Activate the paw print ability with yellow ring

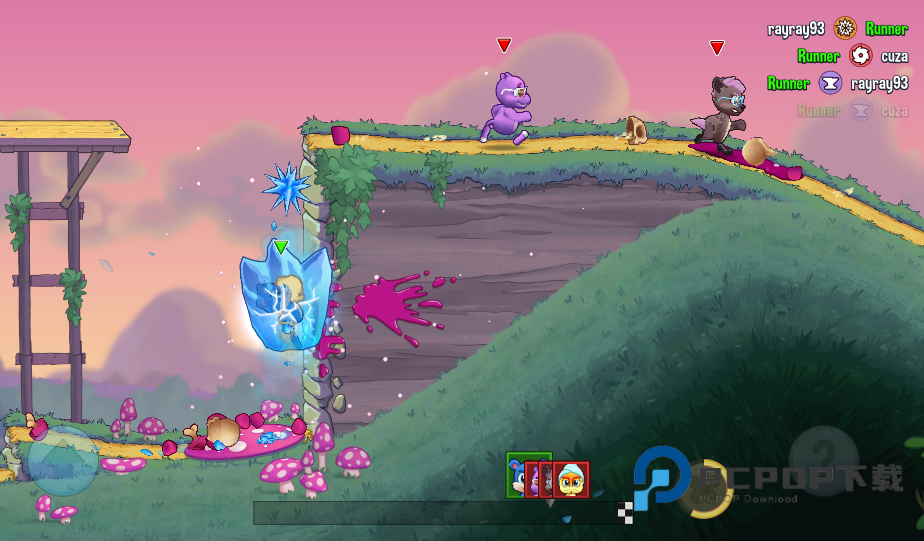click(x=705, y=488)
